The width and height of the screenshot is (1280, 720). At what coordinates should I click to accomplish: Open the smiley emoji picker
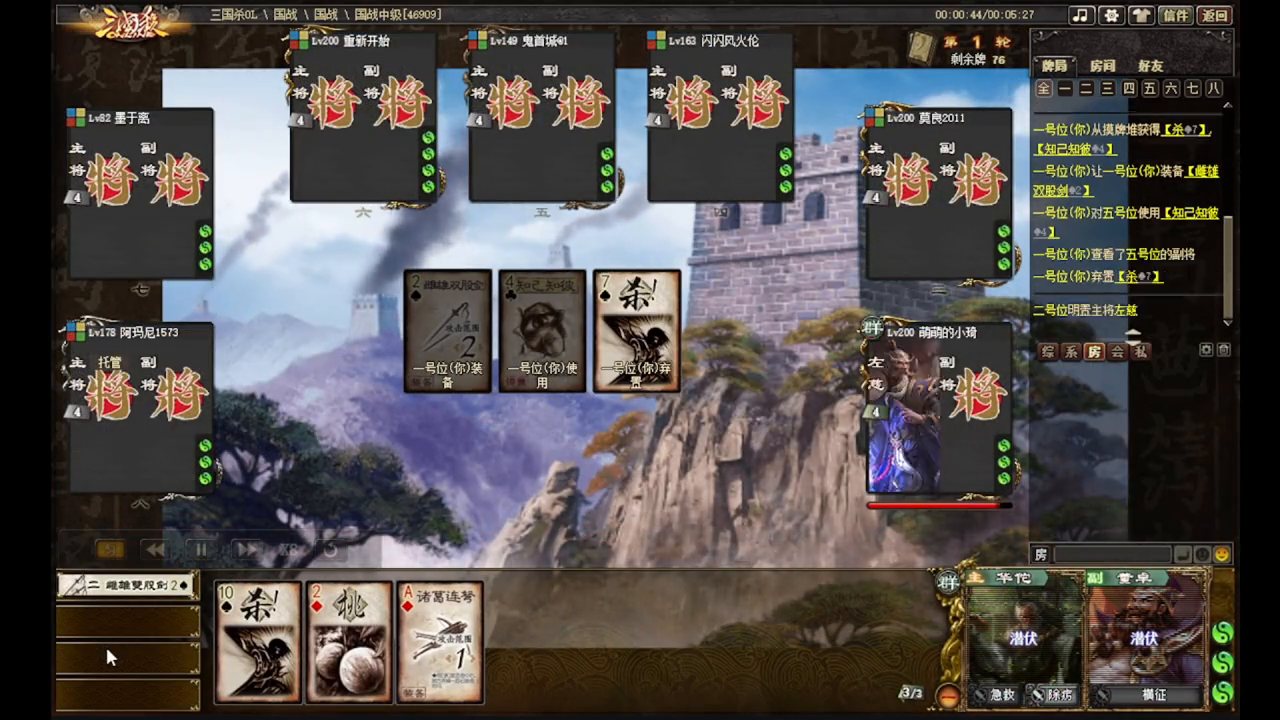click(1221, 554)
